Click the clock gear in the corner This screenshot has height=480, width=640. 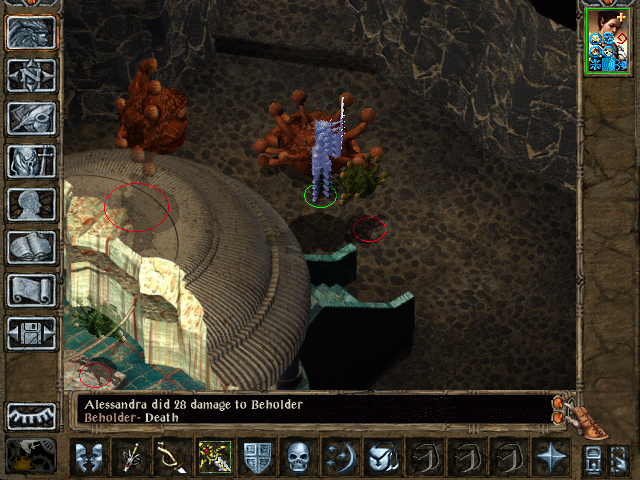(30, 455)
